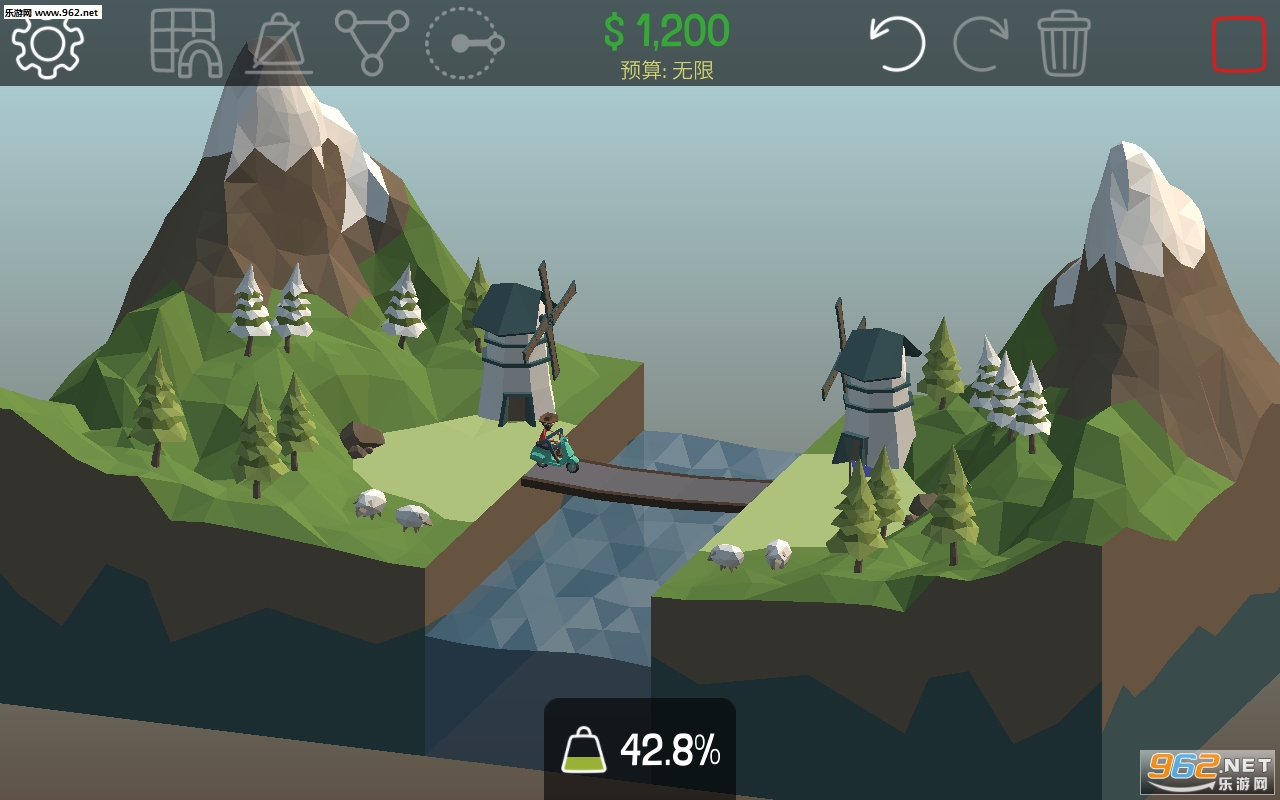Toggle the weight stress view icon
This screenshot has width=1280, height=800.
279,44
